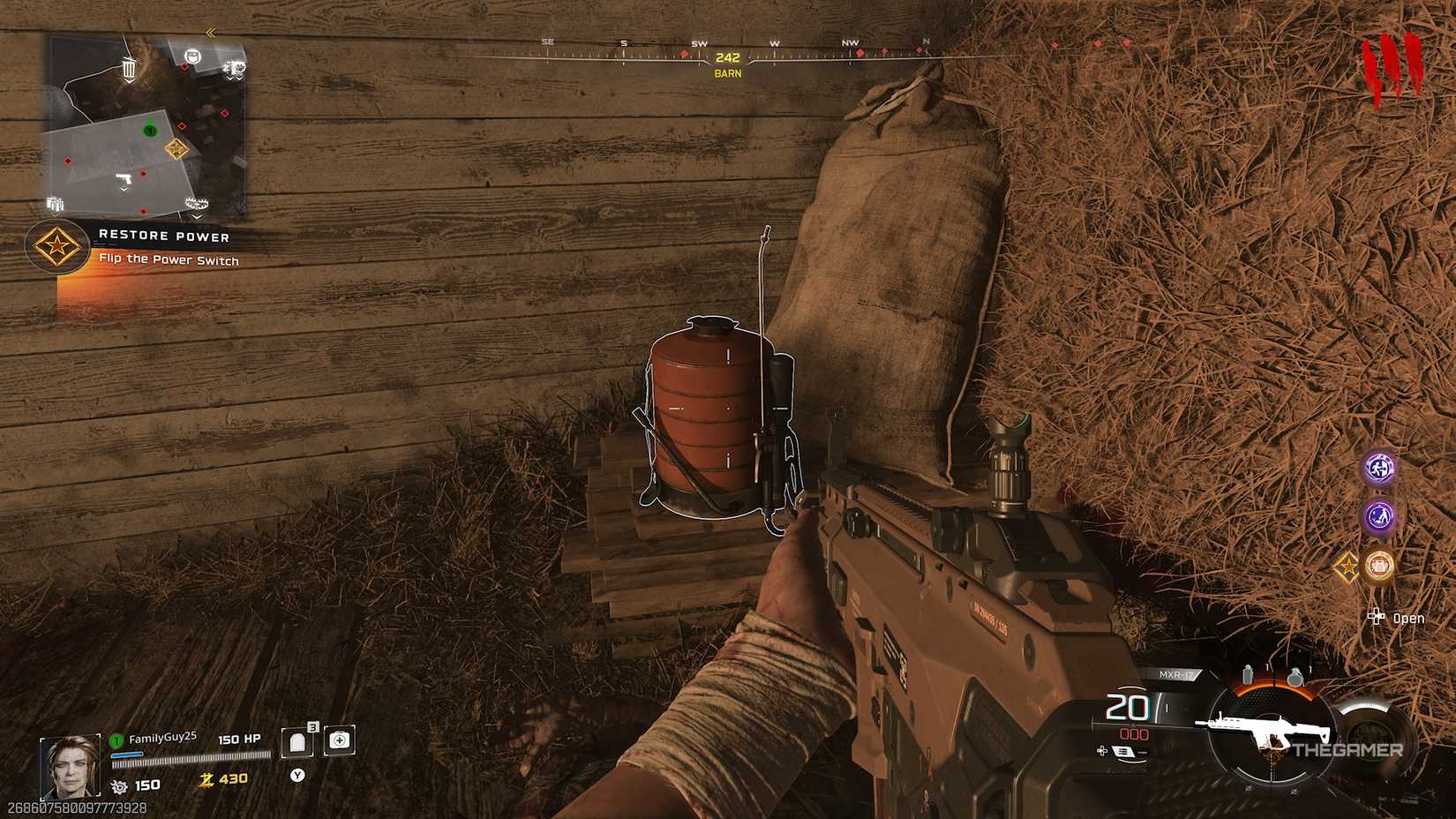
Task: Click the MXR-17 weapon name tab
Action: (x=1176, y=673)
